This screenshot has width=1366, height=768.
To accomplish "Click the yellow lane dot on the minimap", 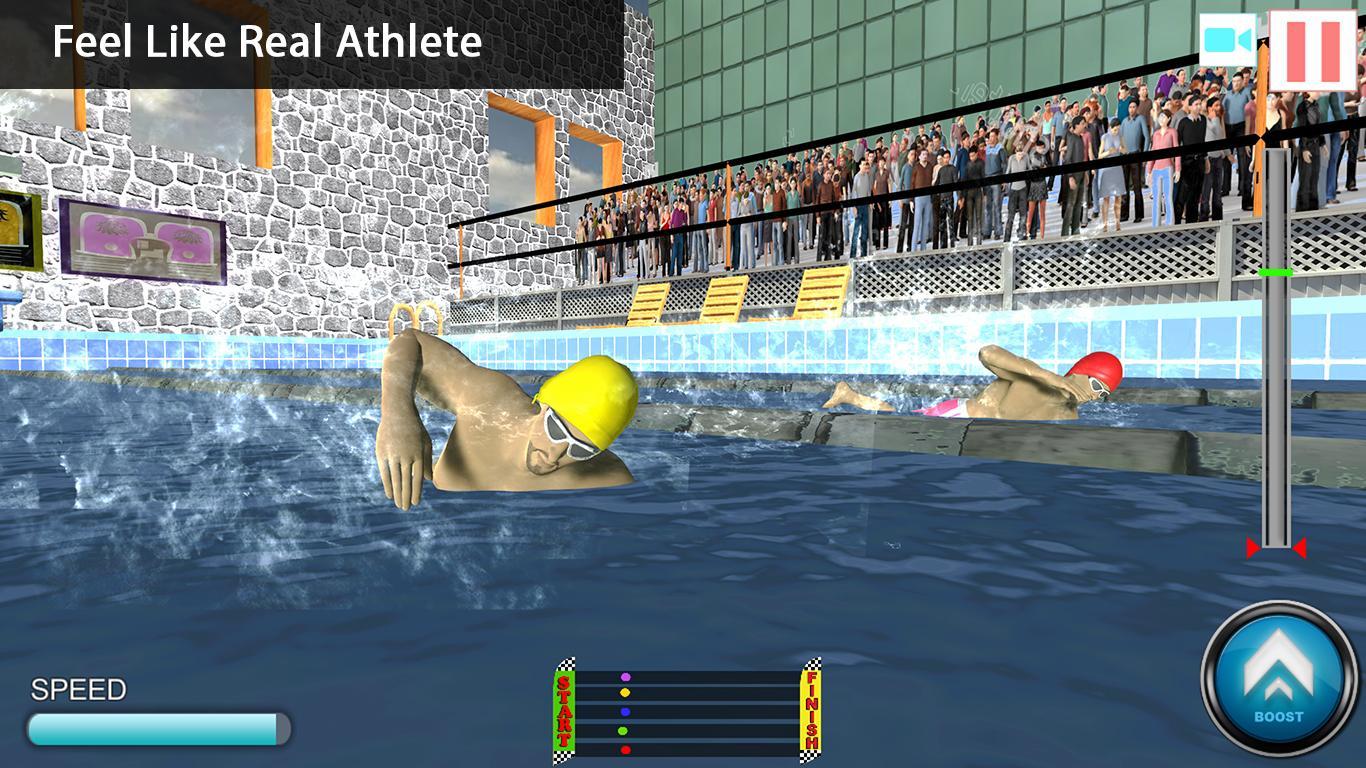I will click(x=627, y=691).
